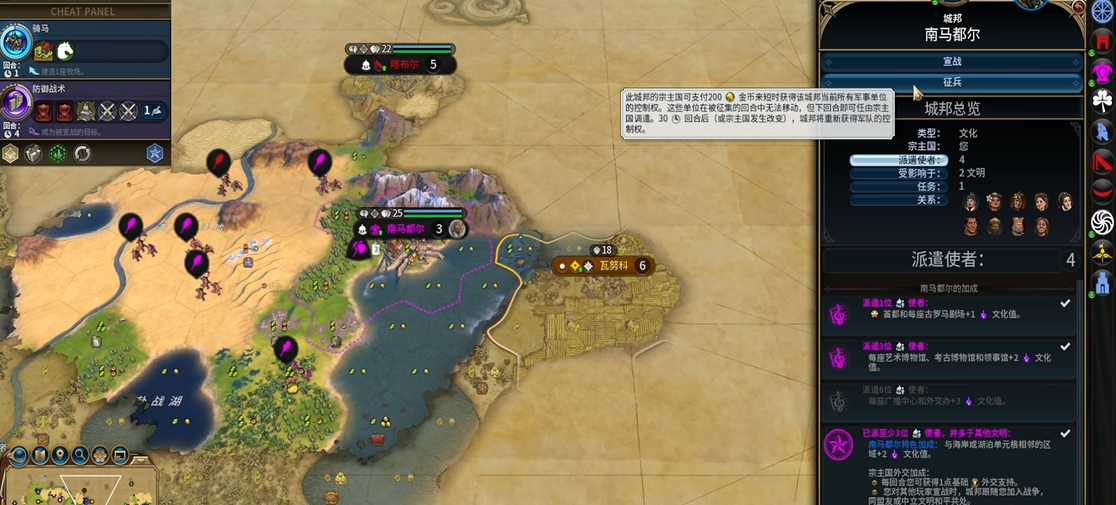
Task: Declare war with the 宣战 button
Action: 951,62
